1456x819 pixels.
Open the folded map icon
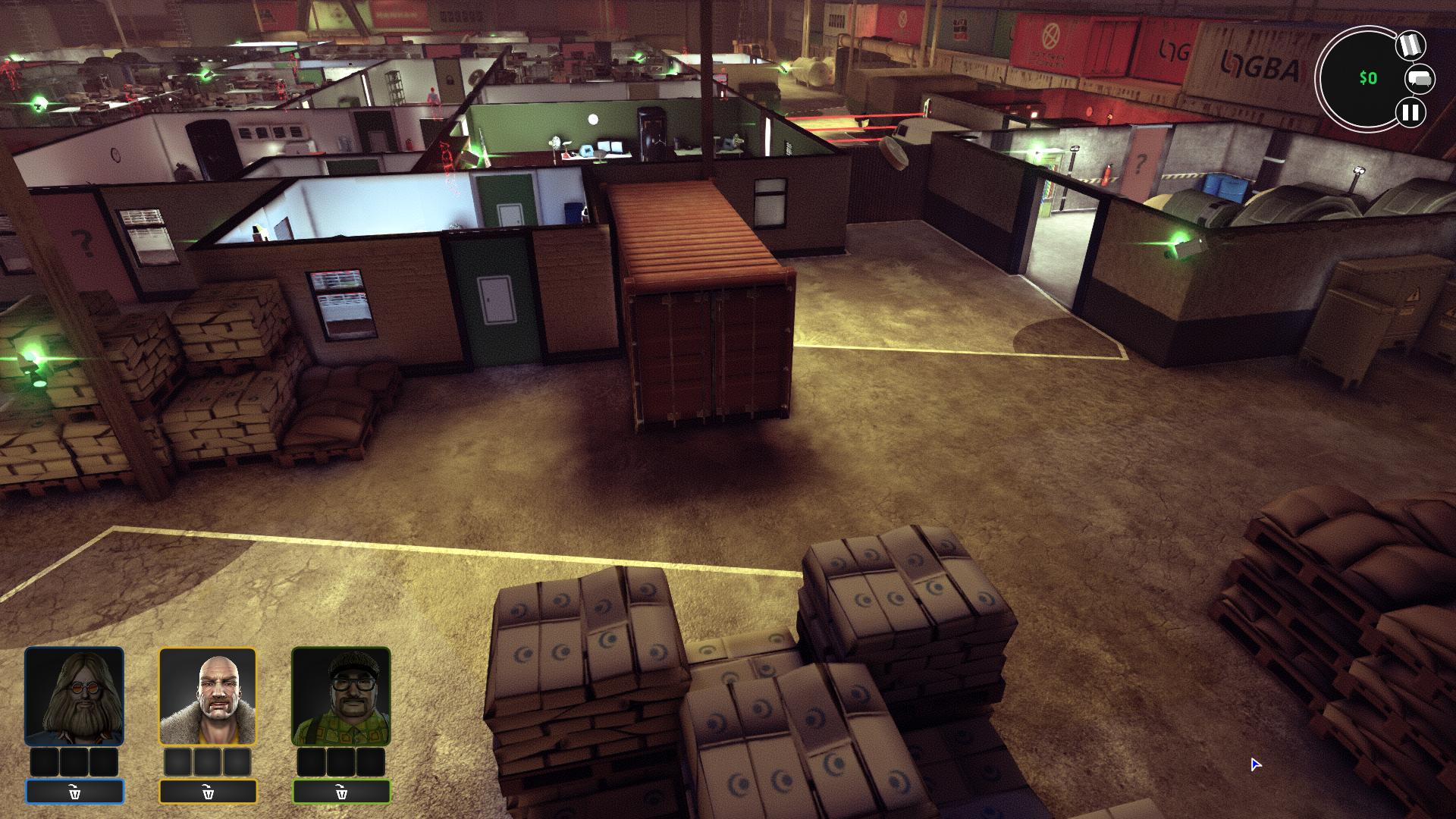click(x=1410, y=45)
